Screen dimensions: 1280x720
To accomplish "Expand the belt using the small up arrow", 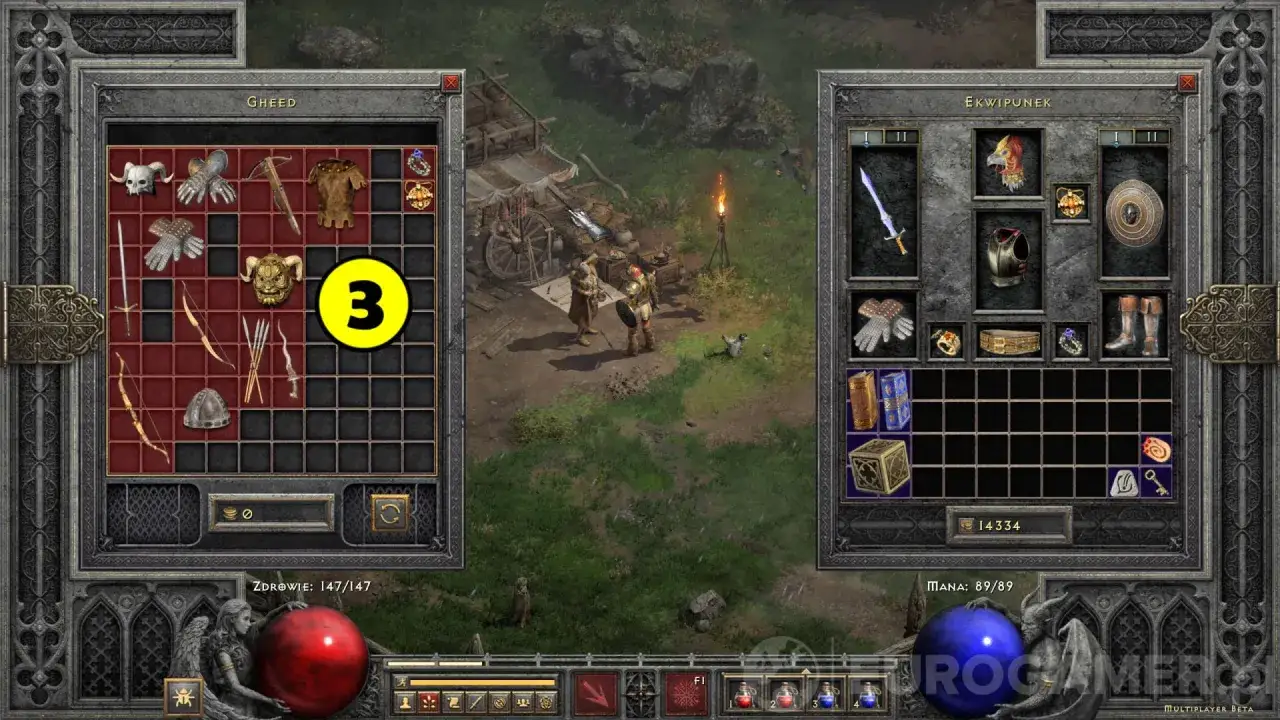I will coord(806,672).
